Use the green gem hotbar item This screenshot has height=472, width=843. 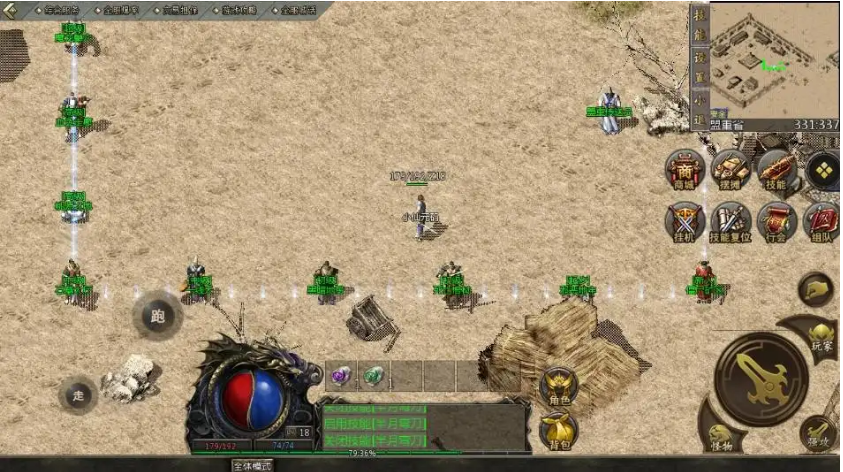(372, 376)
